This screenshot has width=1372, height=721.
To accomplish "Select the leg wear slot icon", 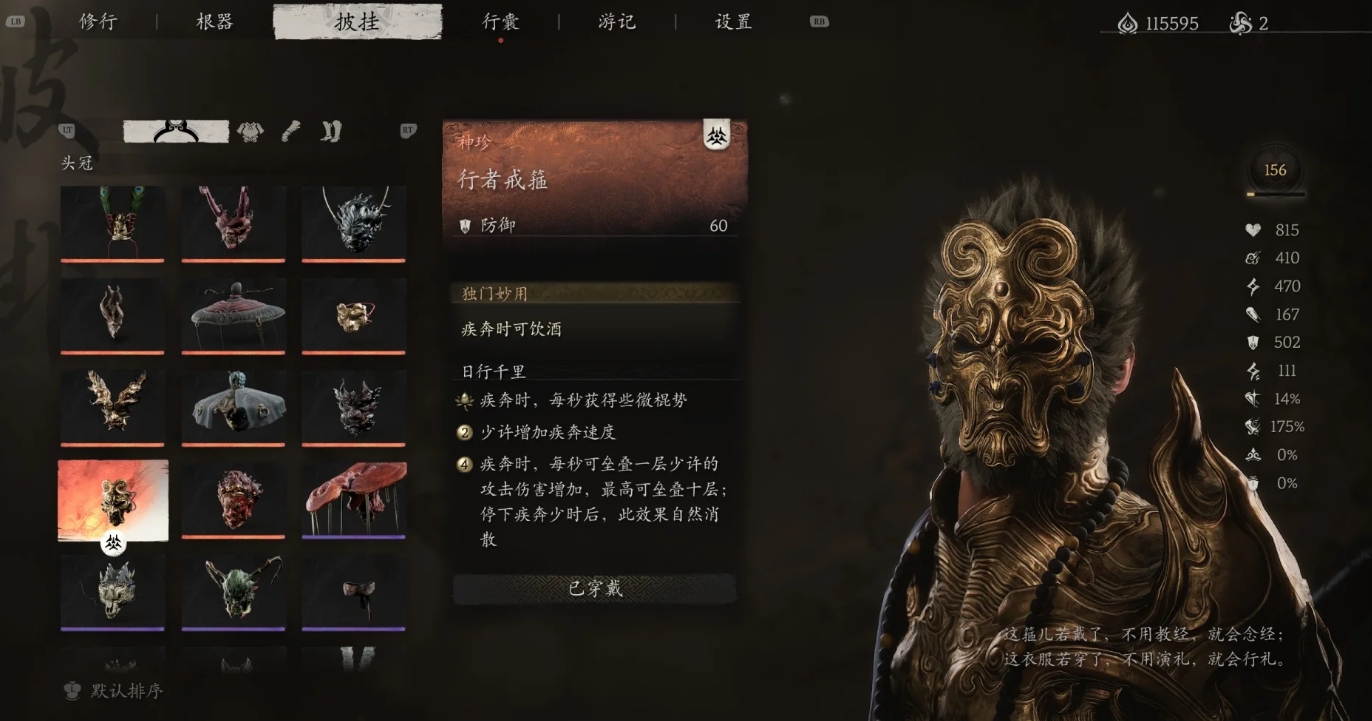I will 330,131.
